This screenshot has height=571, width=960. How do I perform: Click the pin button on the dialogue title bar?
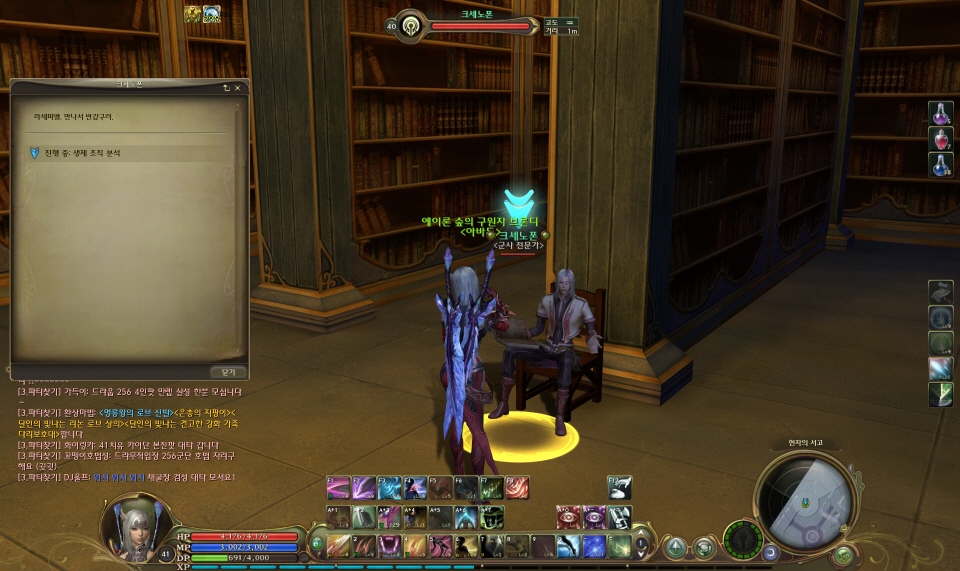tap(226, 88)
